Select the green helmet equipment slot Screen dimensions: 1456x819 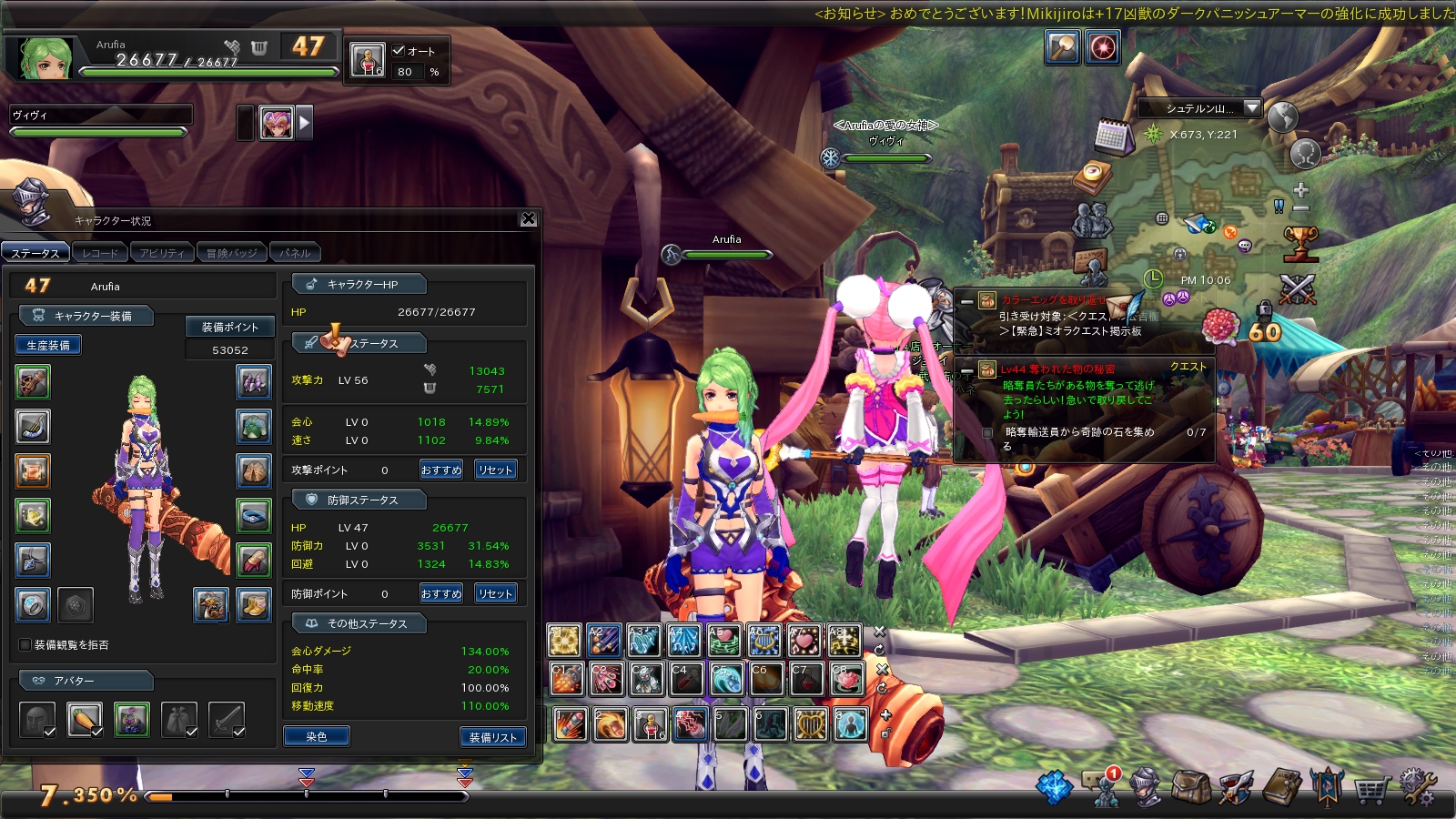coord(254,426)
